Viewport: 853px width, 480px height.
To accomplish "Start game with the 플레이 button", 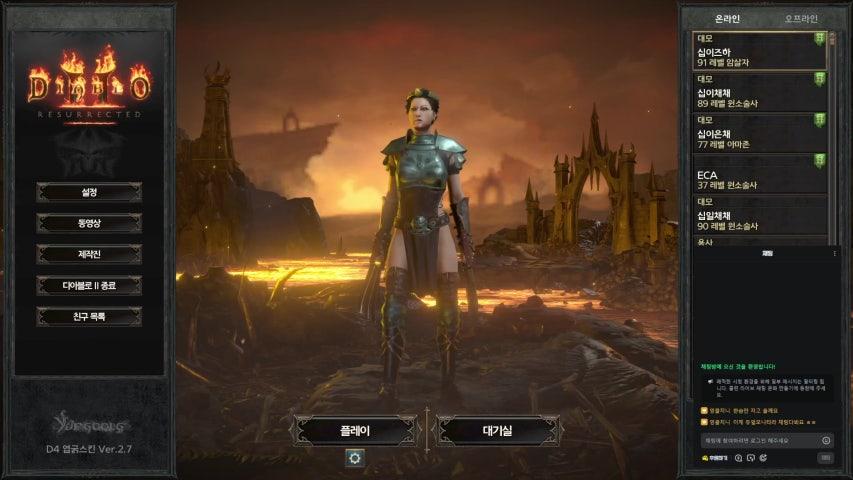I will 354,431.
